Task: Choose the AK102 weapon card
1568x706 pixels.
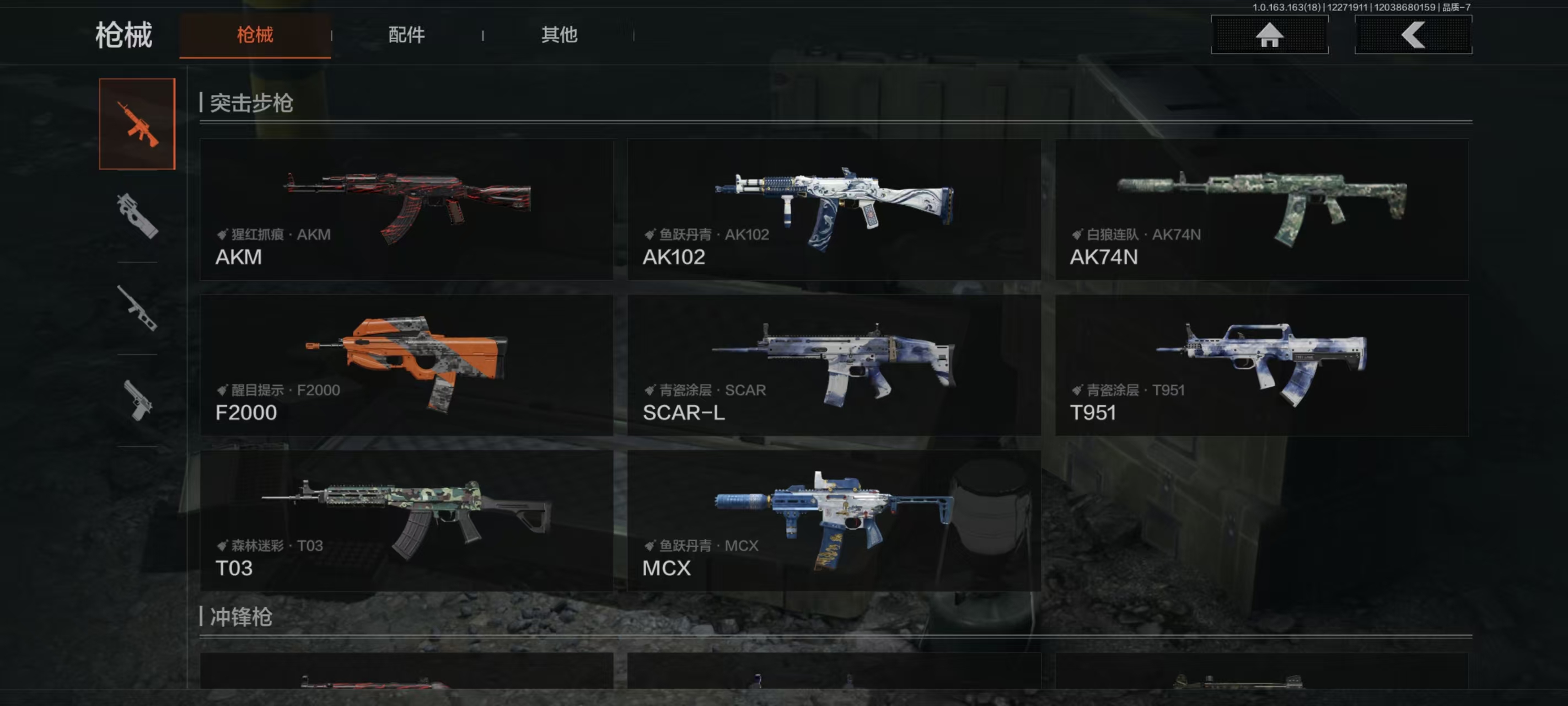Action: tap(834, 210)
